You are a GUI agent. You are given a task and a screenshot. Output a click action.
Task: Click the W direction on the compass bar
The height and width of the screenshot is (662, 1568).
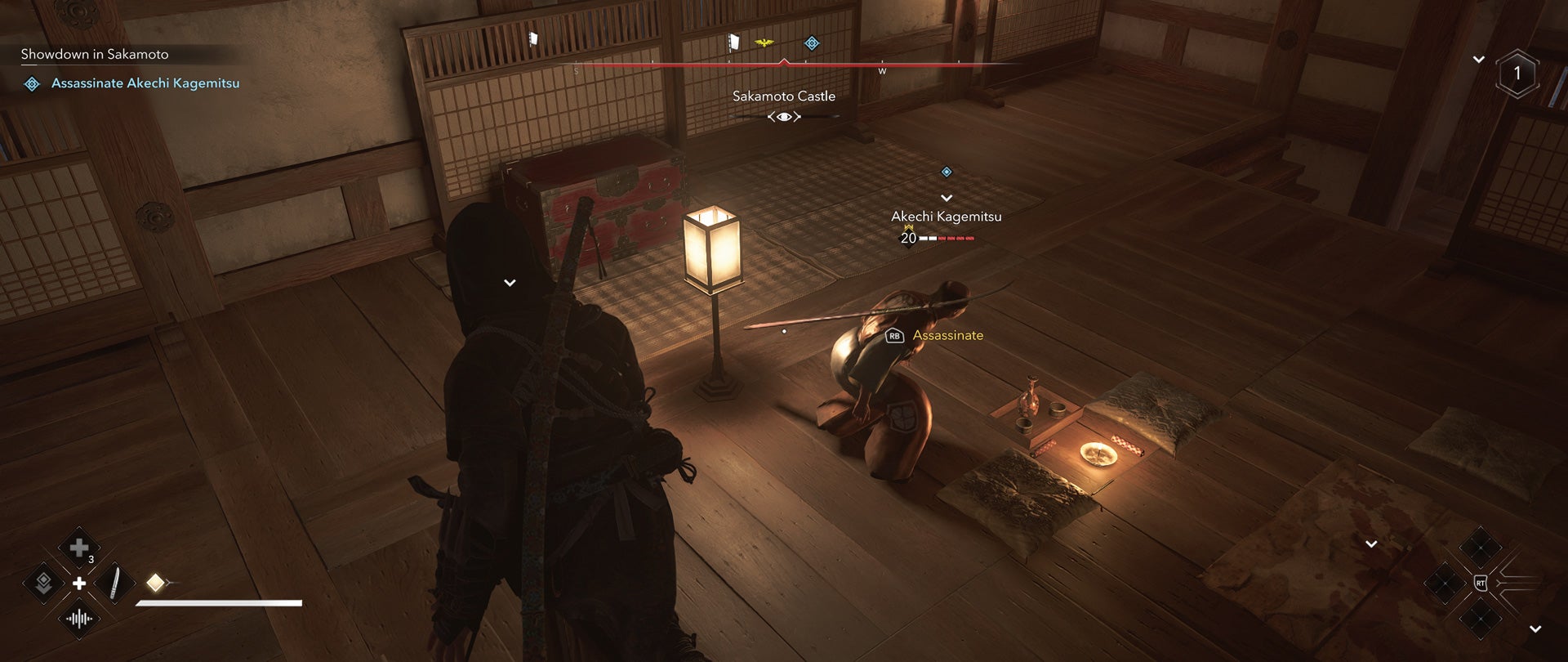click(x=883, y=71)
